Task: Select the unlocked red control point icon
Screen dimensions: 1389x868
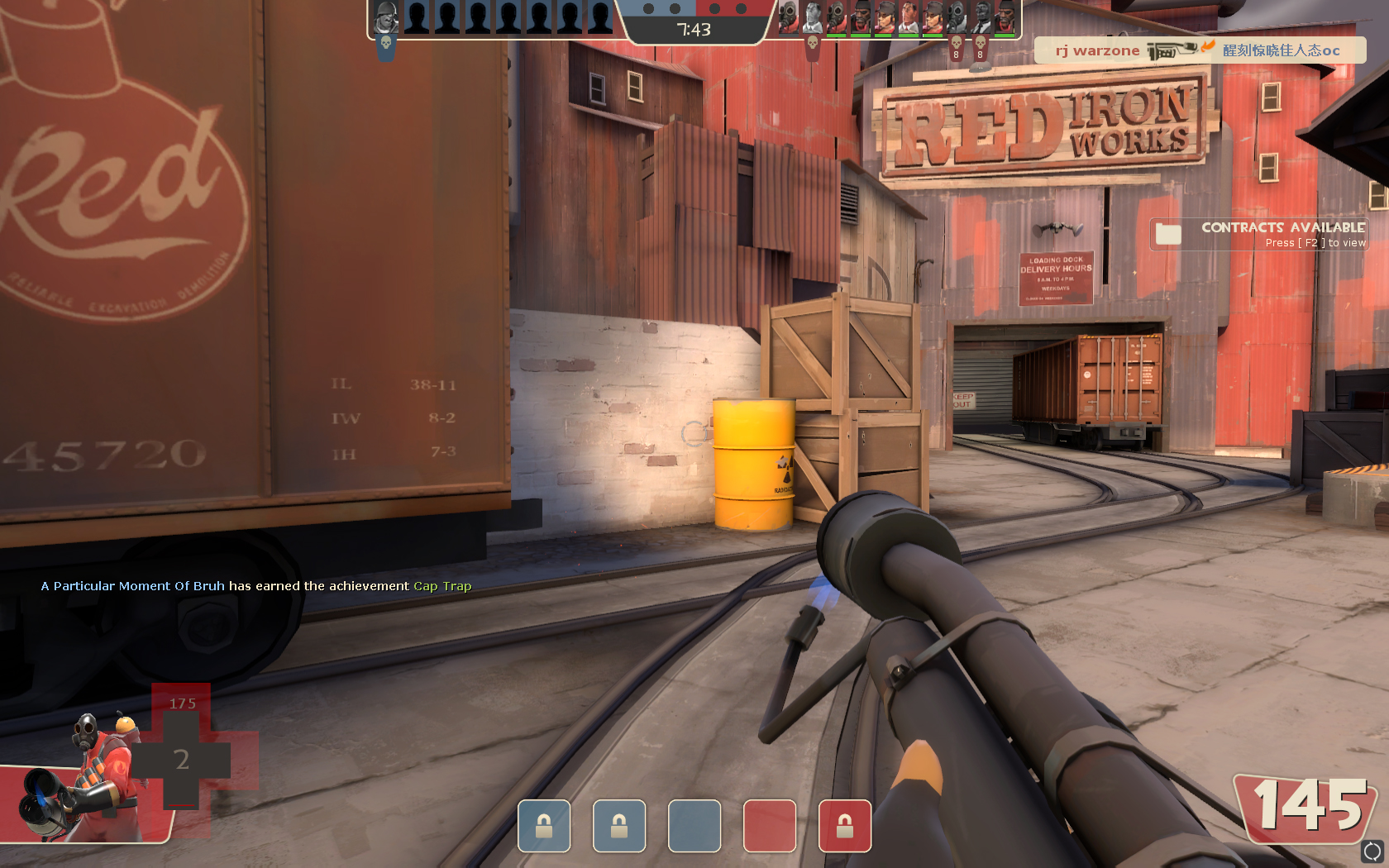Action: [769, 826]
